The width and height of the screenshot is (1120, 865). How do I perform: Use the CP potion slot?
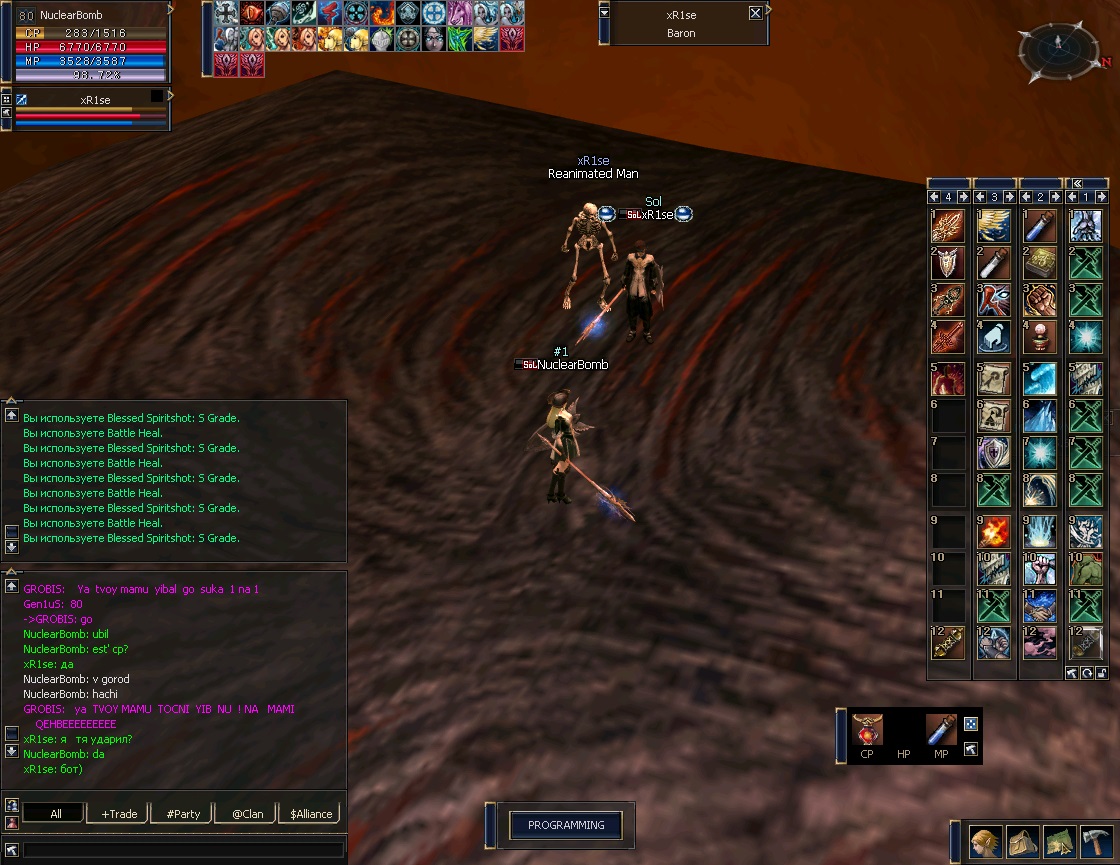[x=866, y=730]
